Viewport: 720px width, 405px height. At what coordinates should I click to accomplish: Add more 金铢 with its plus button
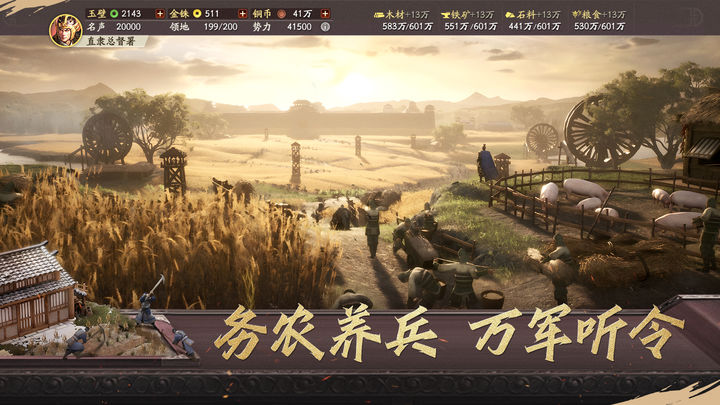242,14
